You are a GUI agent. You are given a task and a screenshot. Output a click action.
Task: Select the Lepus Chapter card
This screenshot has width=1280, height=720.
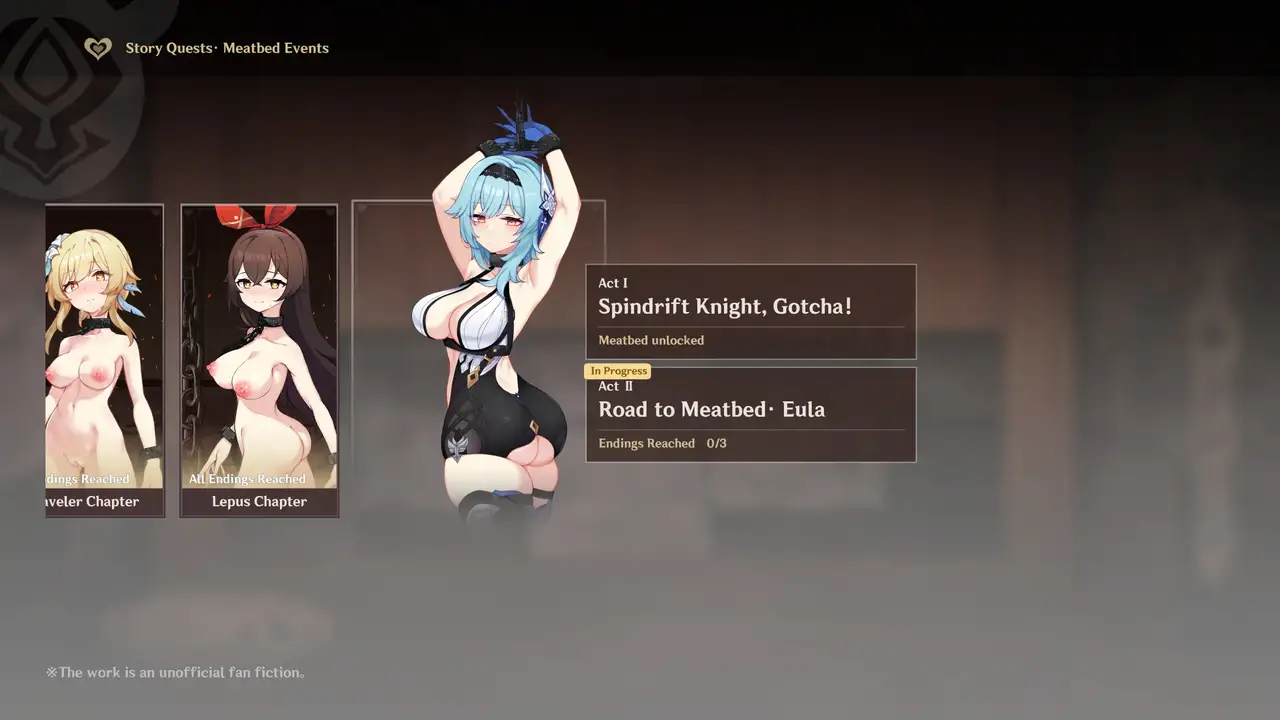click(x=259, y=361)
